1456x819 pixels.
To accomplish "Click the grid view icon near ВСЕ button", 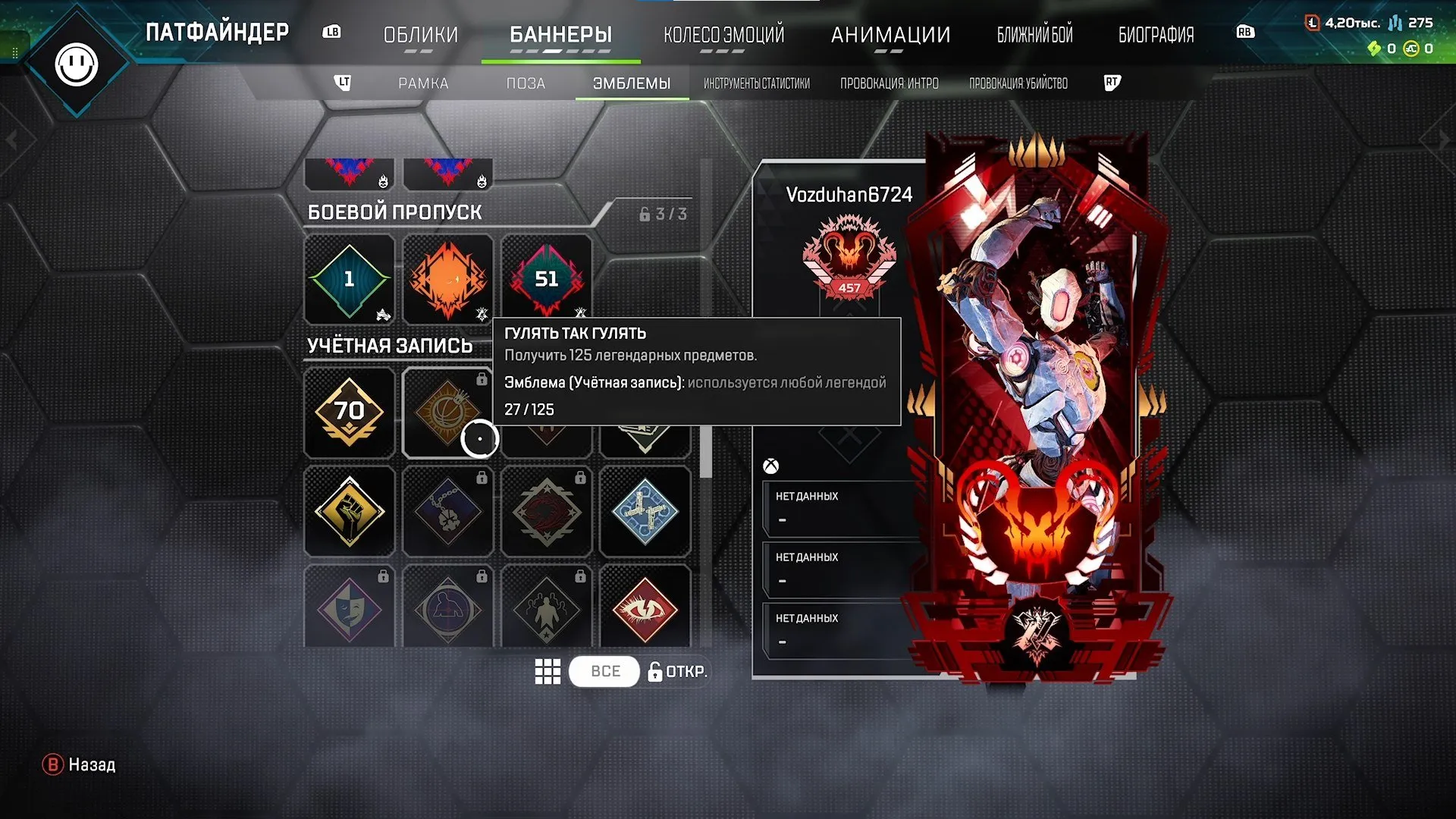I will pos(548,671).
